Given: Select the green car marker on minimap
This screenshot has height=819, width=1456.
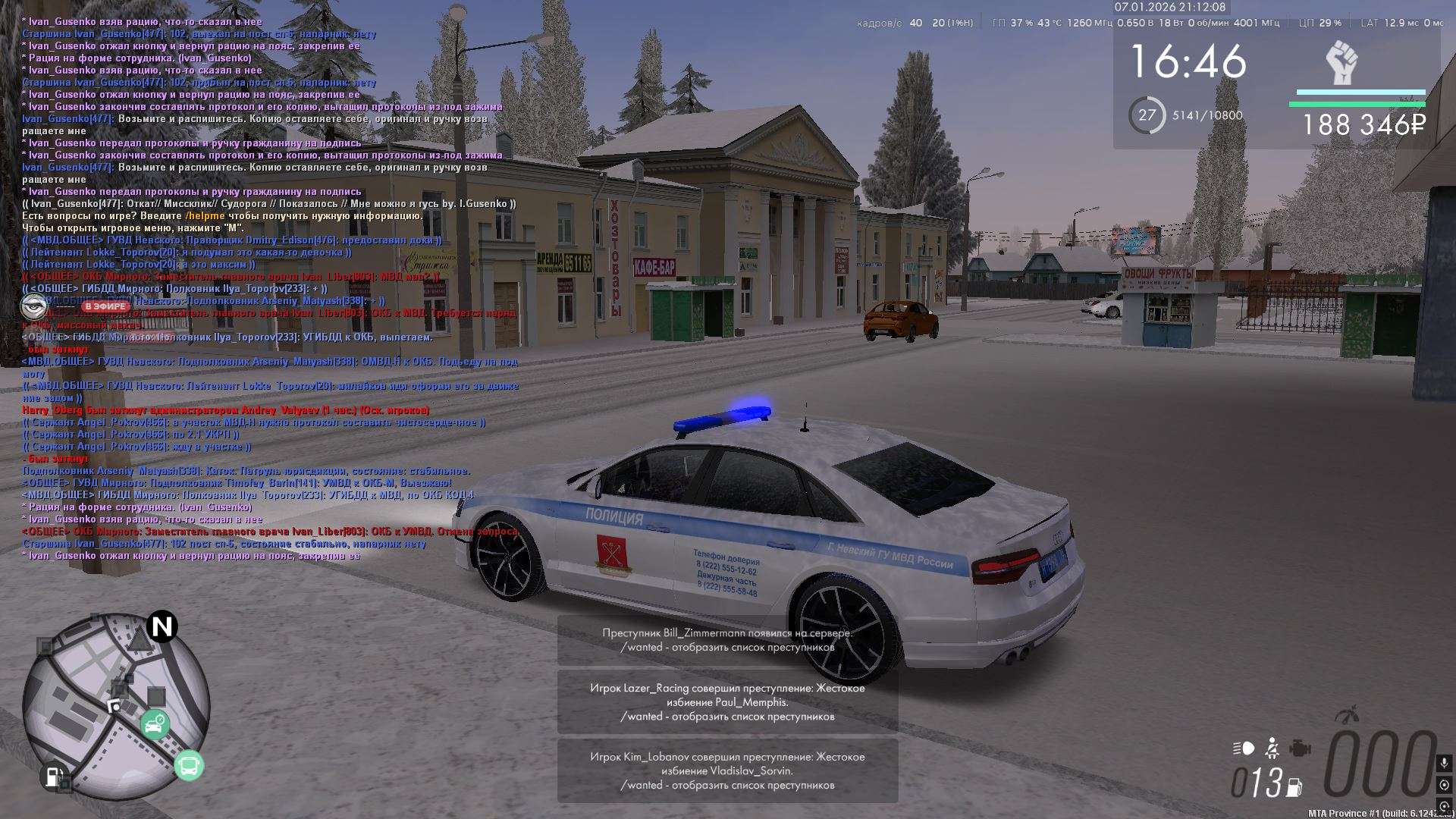Looking at the screenshot, I should point(155,725).
